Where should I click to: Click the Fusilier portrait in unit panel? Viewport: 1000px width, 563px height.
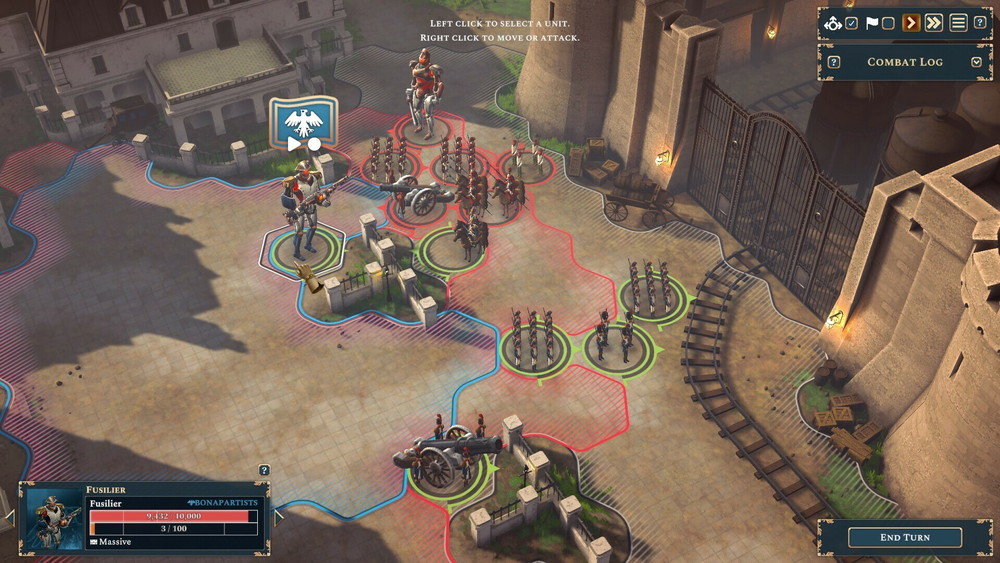tap(55, 519)
